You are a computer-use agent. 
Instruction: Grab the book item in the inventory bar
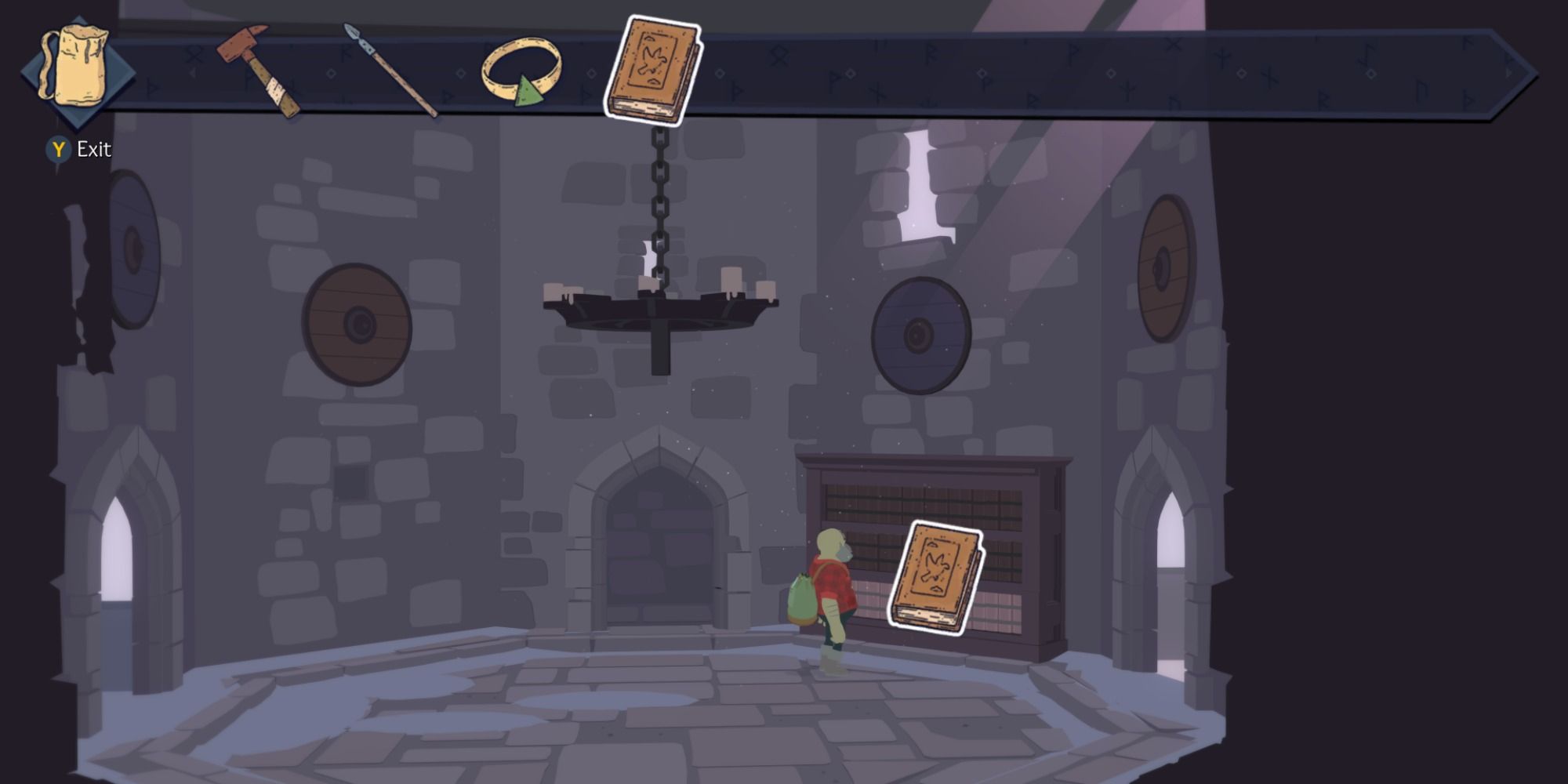coord(655,67)
